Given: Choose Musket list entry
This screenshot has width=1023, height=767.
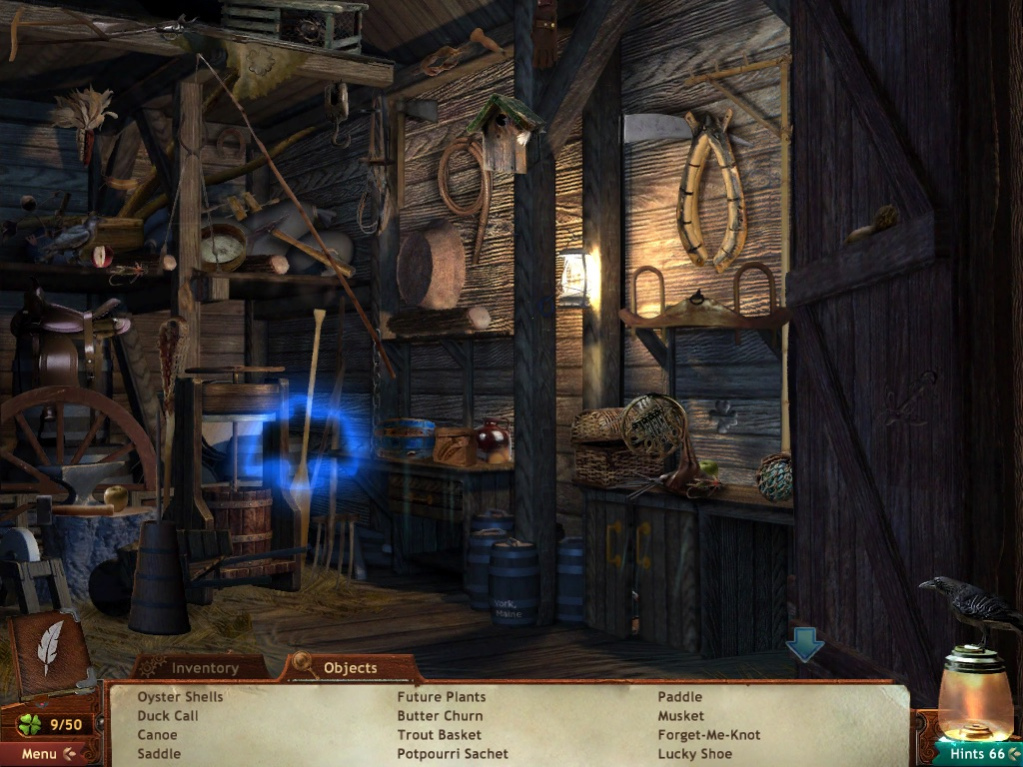Looking at the screenshot, I should pos(681,716).
